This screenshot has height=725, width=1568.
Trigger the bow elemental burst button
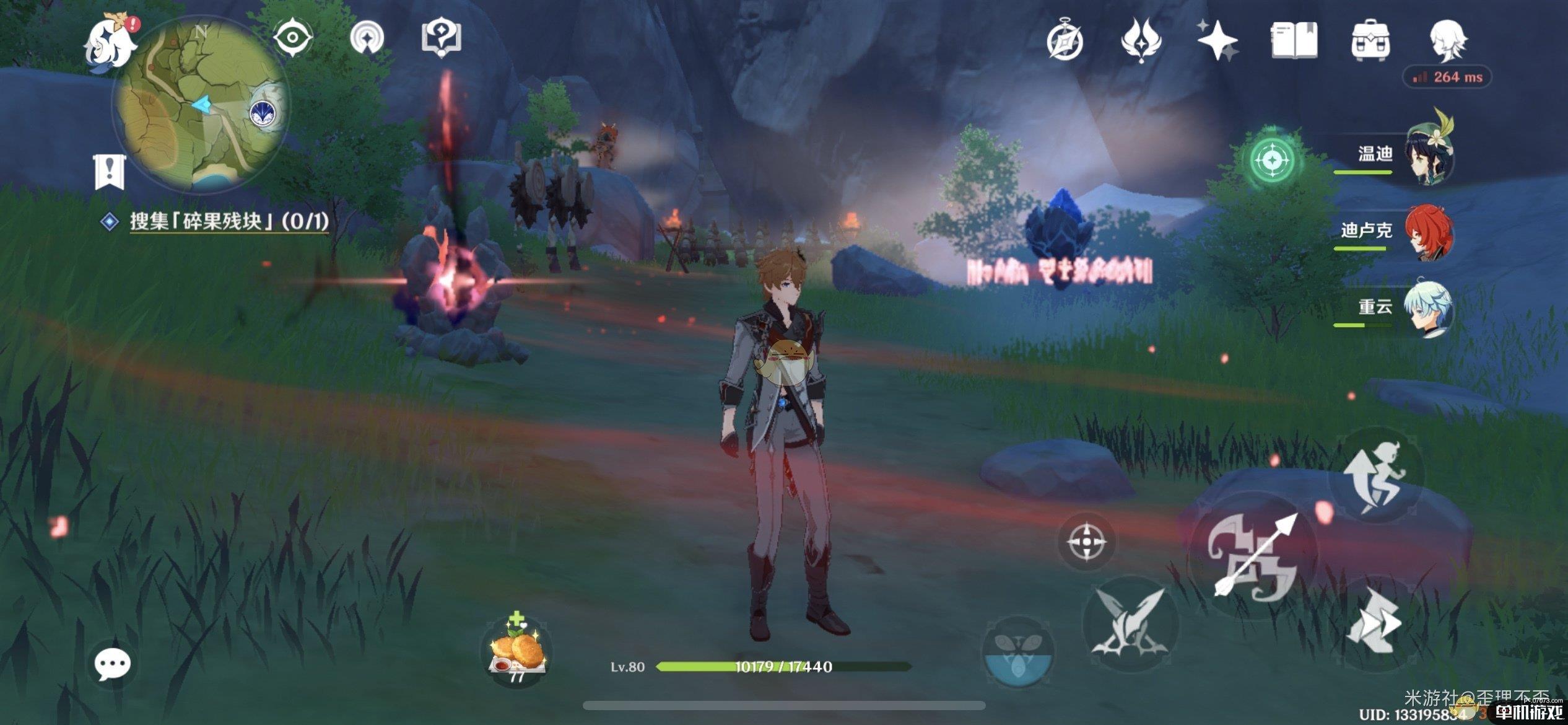tap(1253, 556)
